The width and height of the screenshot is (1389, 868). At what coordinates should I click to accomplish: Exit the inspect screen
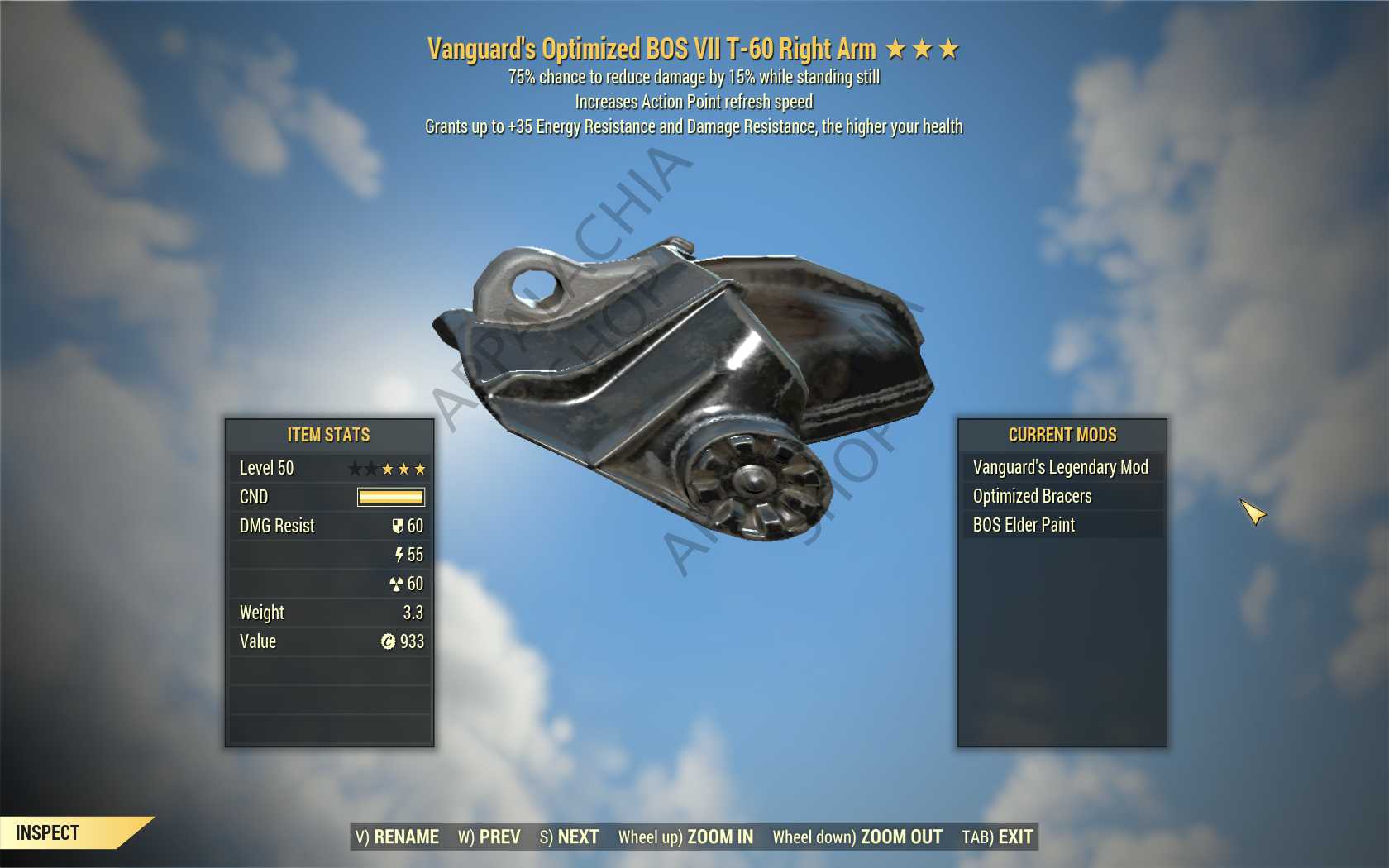point(997,837)
